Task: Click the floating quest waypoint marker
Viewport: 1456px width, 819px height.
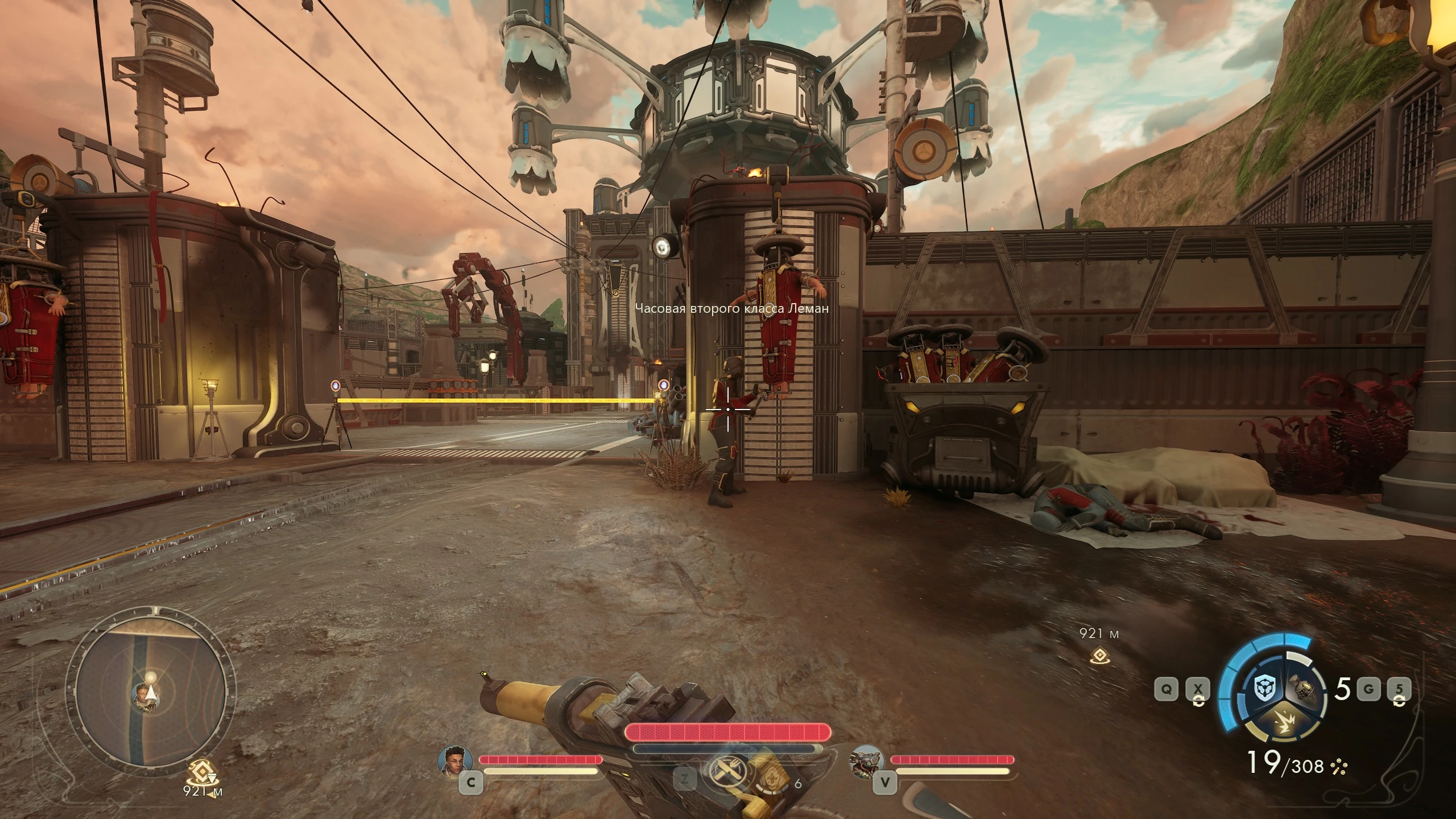Action: 1099,655
